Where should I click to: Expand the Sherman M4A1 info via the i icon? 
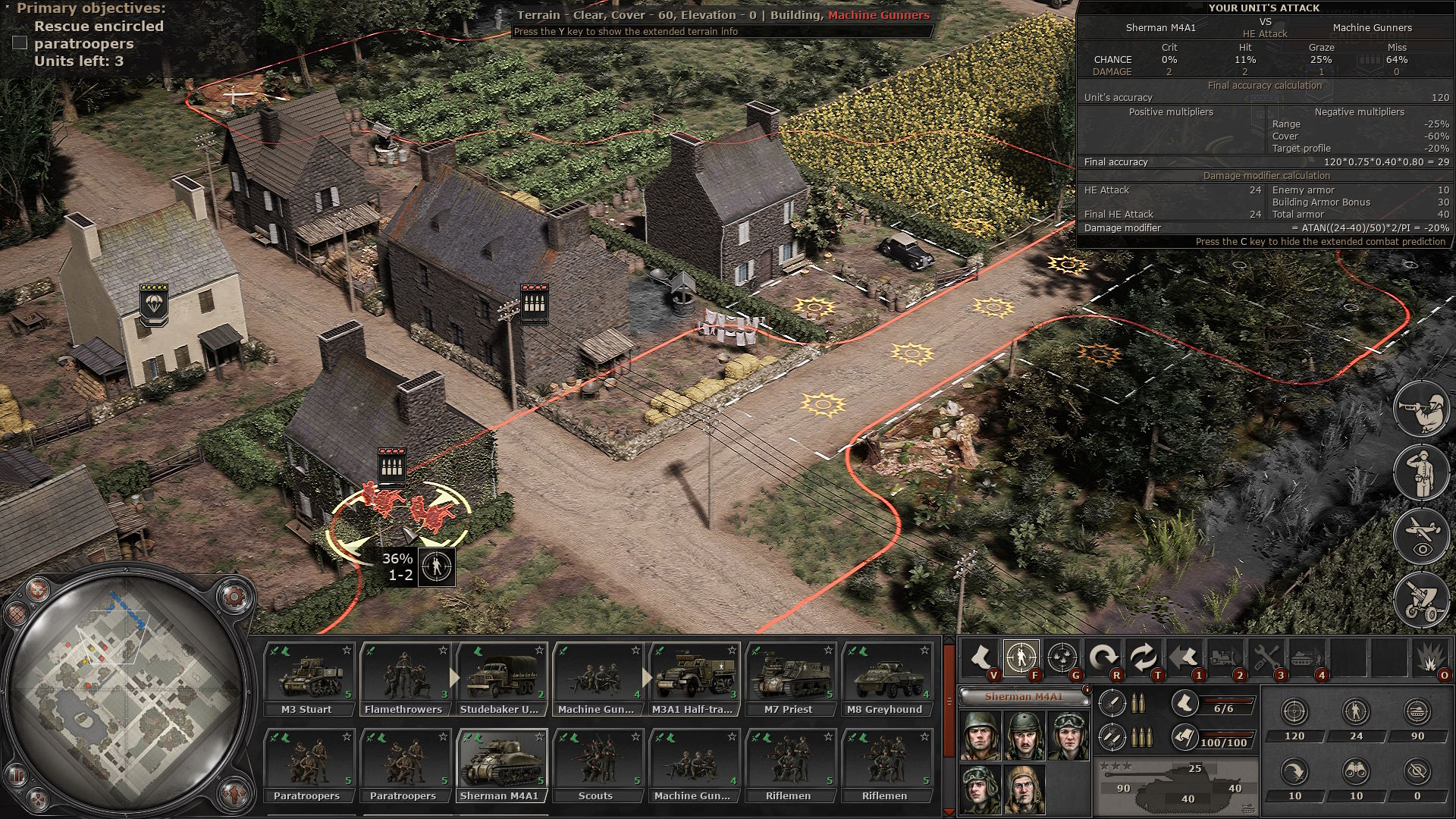pyautogui.click(x=1087, y=690)
